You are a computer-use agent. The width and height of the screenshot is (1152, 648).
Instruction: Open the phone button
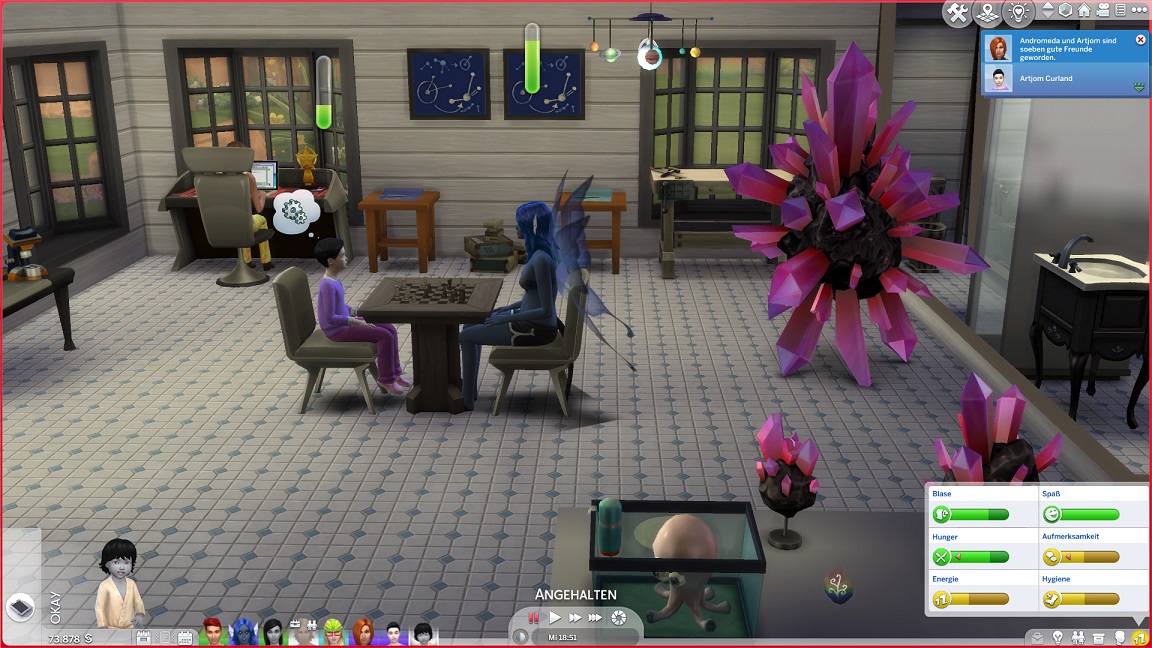[22, 606]
